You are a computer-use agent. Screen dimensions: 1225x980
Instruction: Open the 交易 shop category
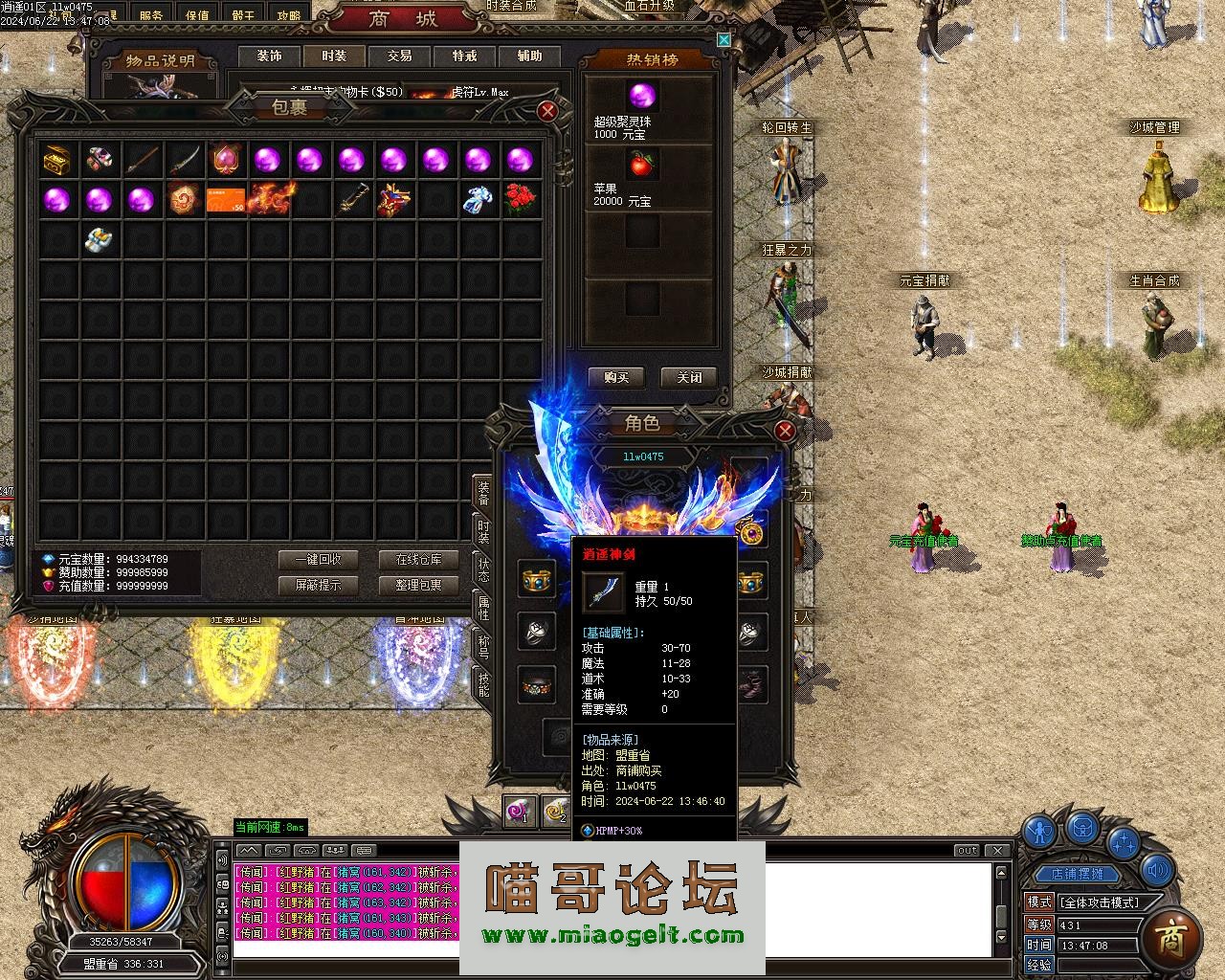click(399, 56)
